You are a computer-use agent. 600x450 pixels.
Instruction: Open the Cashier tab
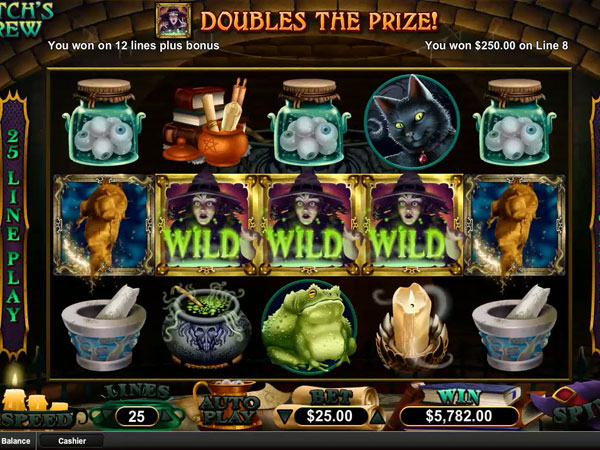(x=72, y=440)
